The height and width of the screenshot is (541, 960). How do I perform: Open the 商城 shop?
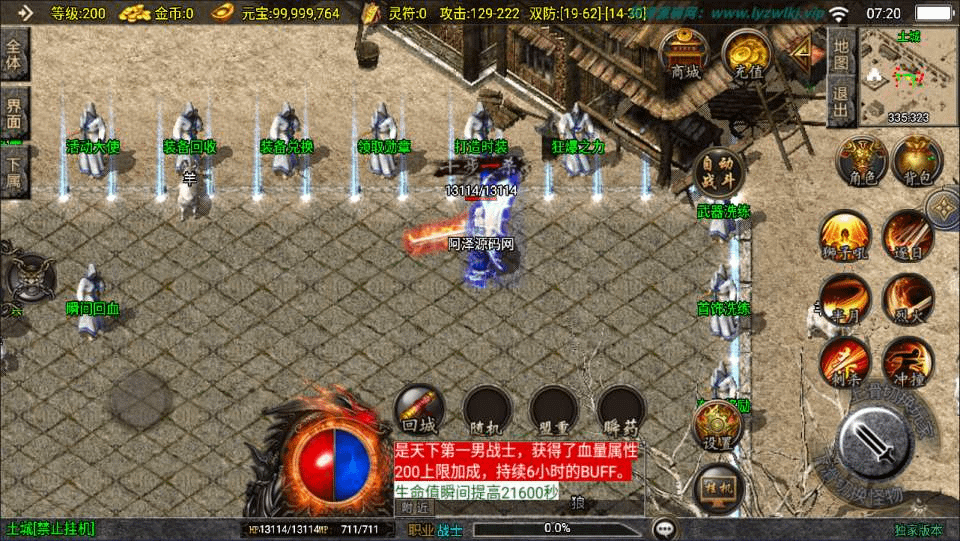click(685, 53)
